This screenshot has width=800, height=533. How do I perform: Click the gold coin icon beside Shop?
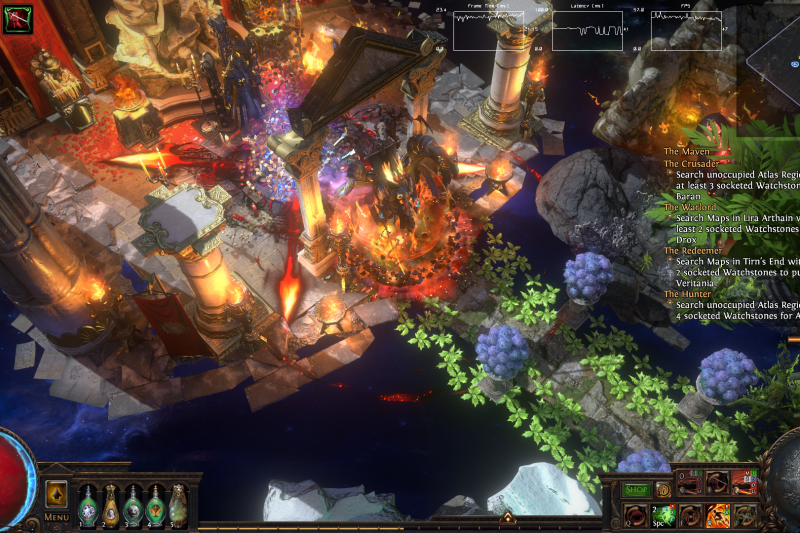pos(662,490)
